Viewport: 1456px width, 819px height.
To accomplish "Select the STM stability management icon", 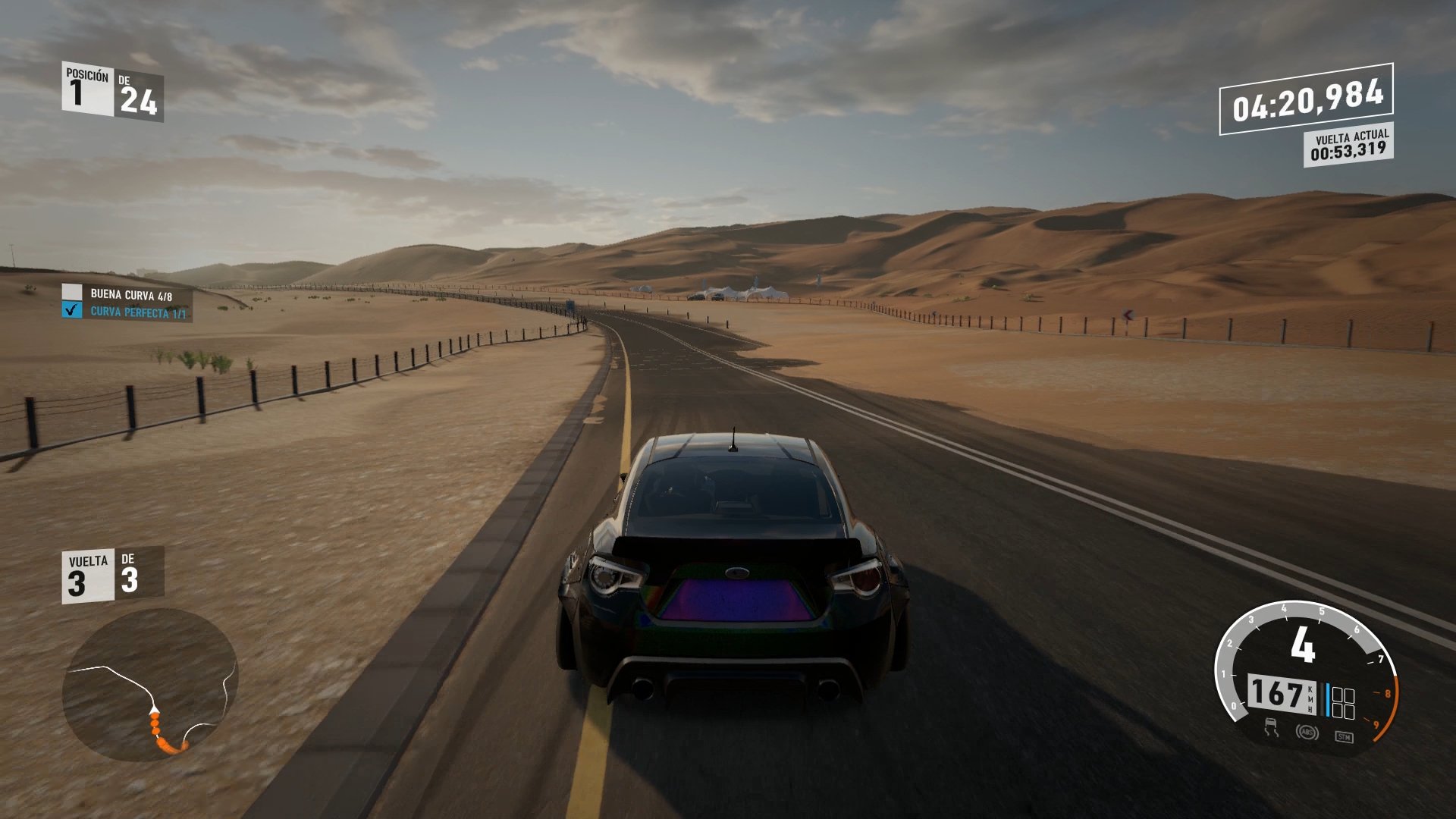I will pyautogui.click(x=1344, y=736).
